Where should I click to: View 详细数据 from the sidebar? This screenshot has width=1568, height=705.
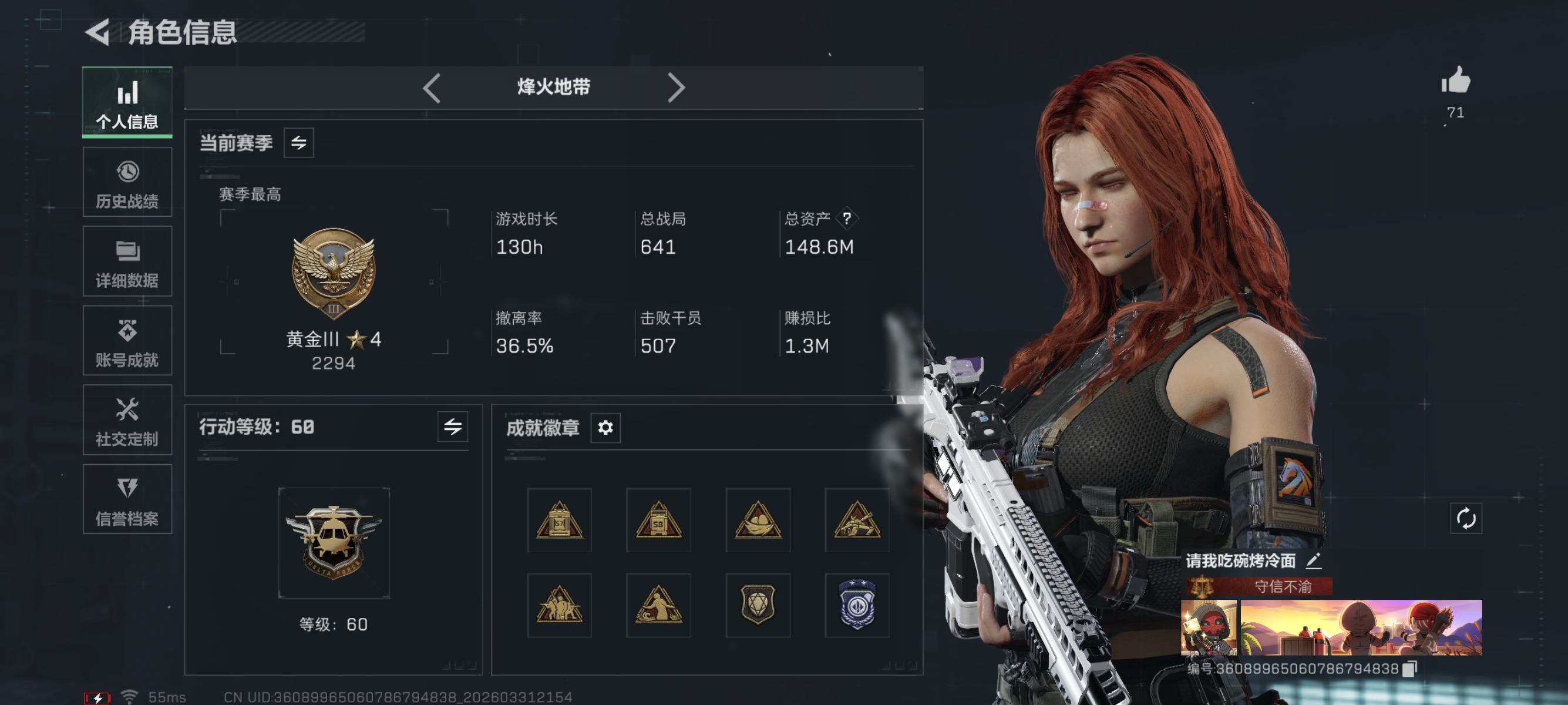coord(127,262)
